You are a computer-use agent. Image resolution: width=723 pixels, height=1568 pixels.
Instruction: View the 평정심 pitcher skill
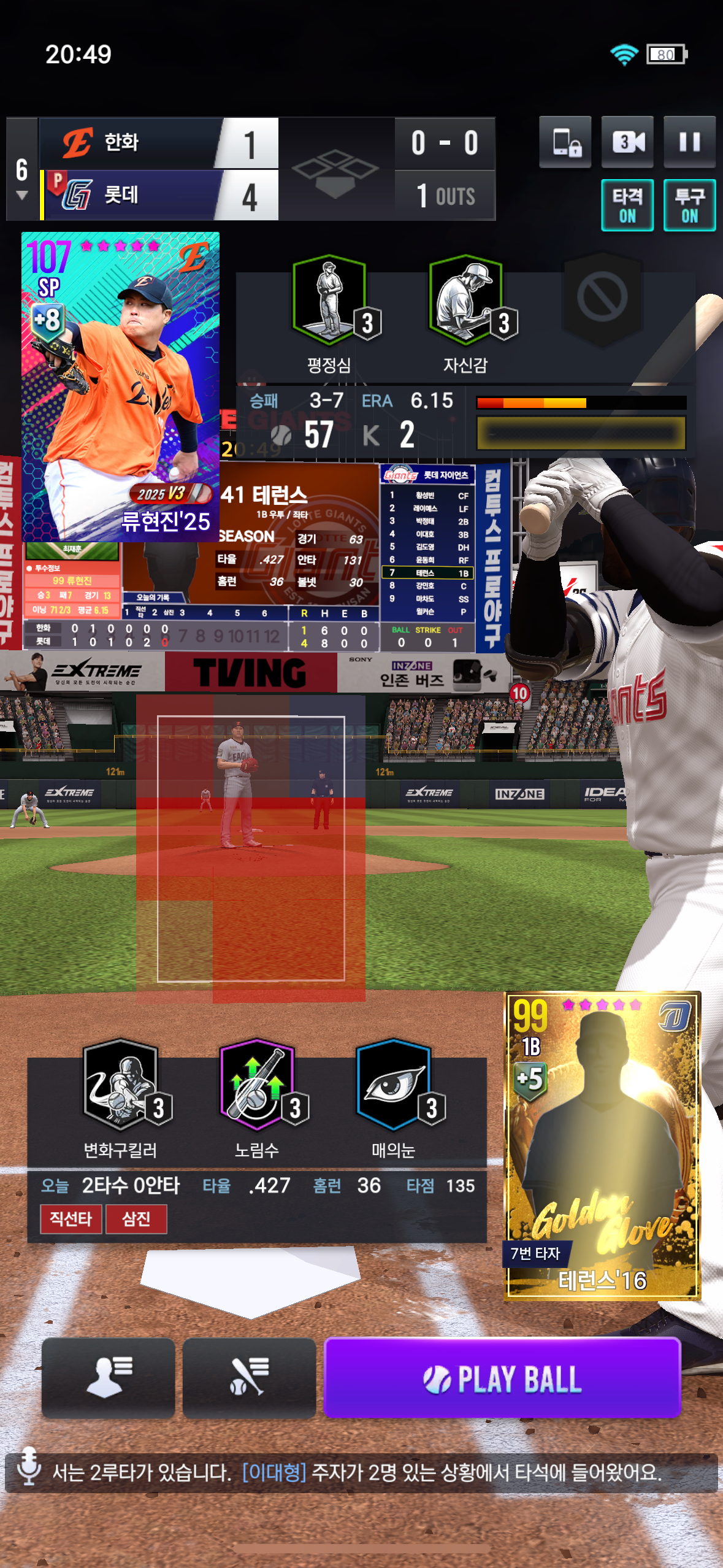tap(329, 301)
